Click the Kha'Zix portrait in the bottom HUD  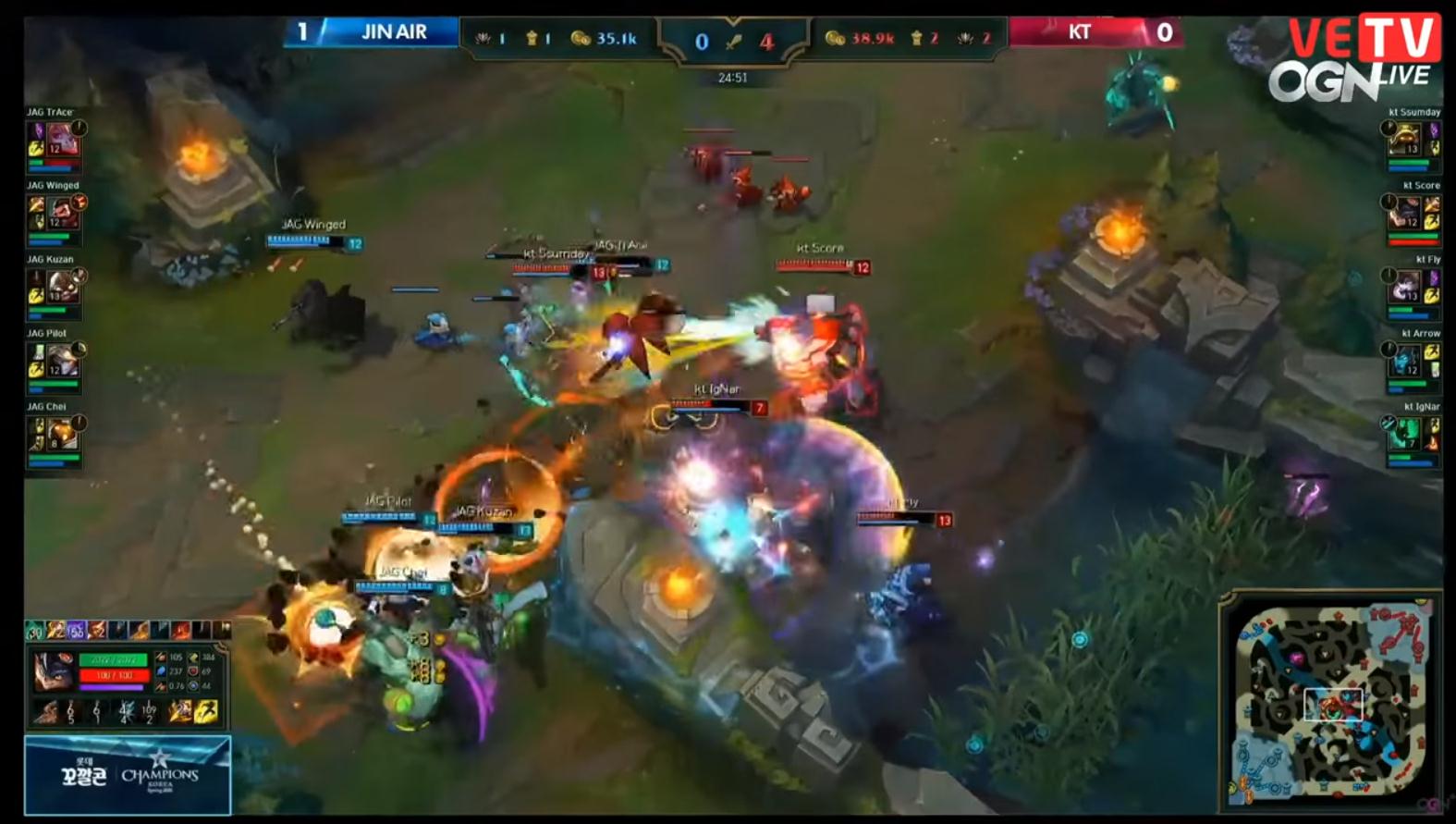point(54,671)
